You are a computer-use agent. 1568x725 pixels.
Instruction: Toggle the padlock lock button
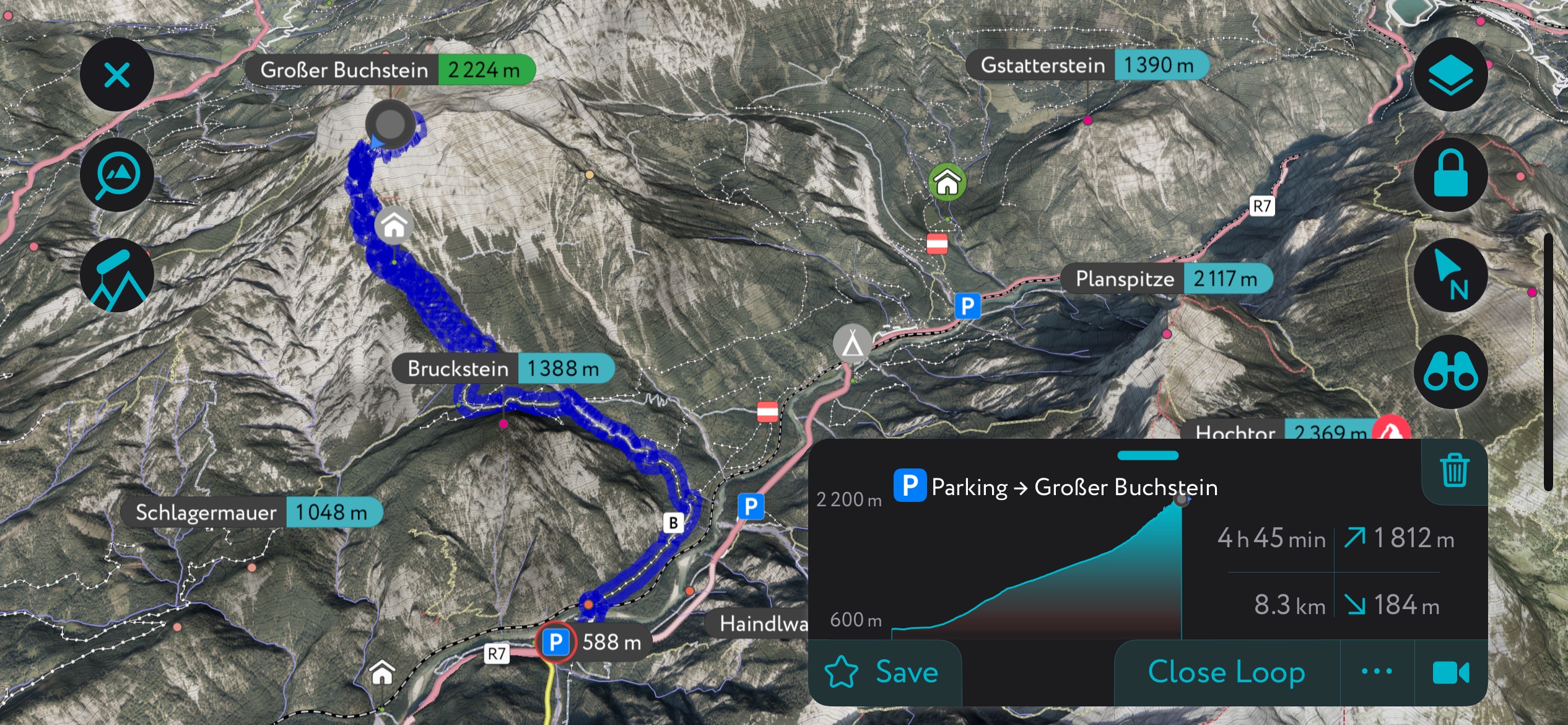(x=1450, y=175)
